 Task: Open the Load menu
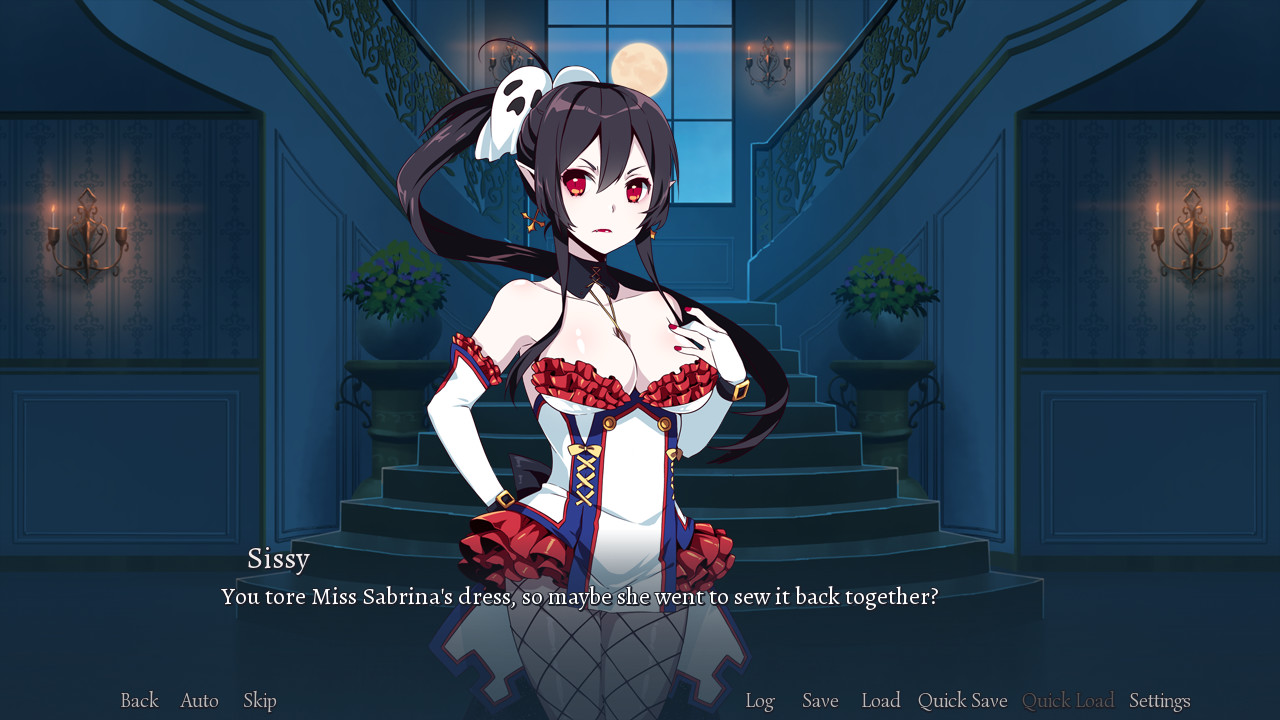click(x=881, y=700)
